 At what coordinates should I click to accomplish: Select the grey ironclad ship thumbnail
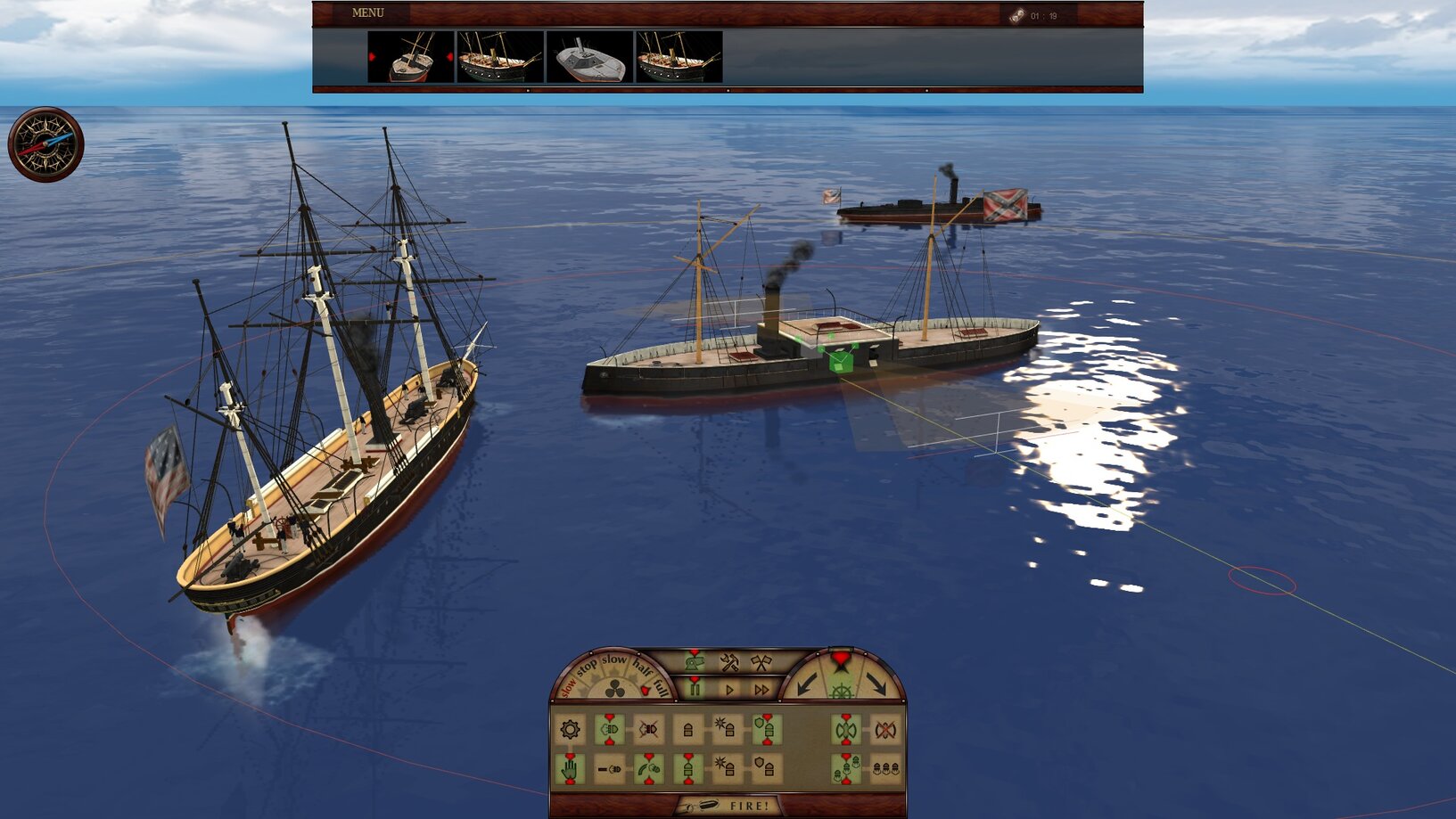point(588,58)
